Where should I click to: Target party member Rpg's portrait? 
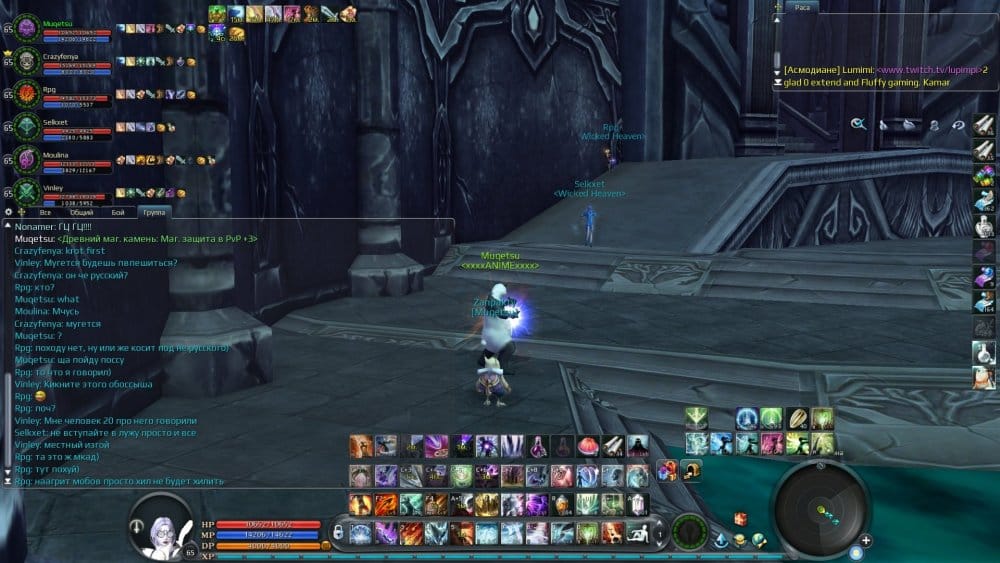25,94
